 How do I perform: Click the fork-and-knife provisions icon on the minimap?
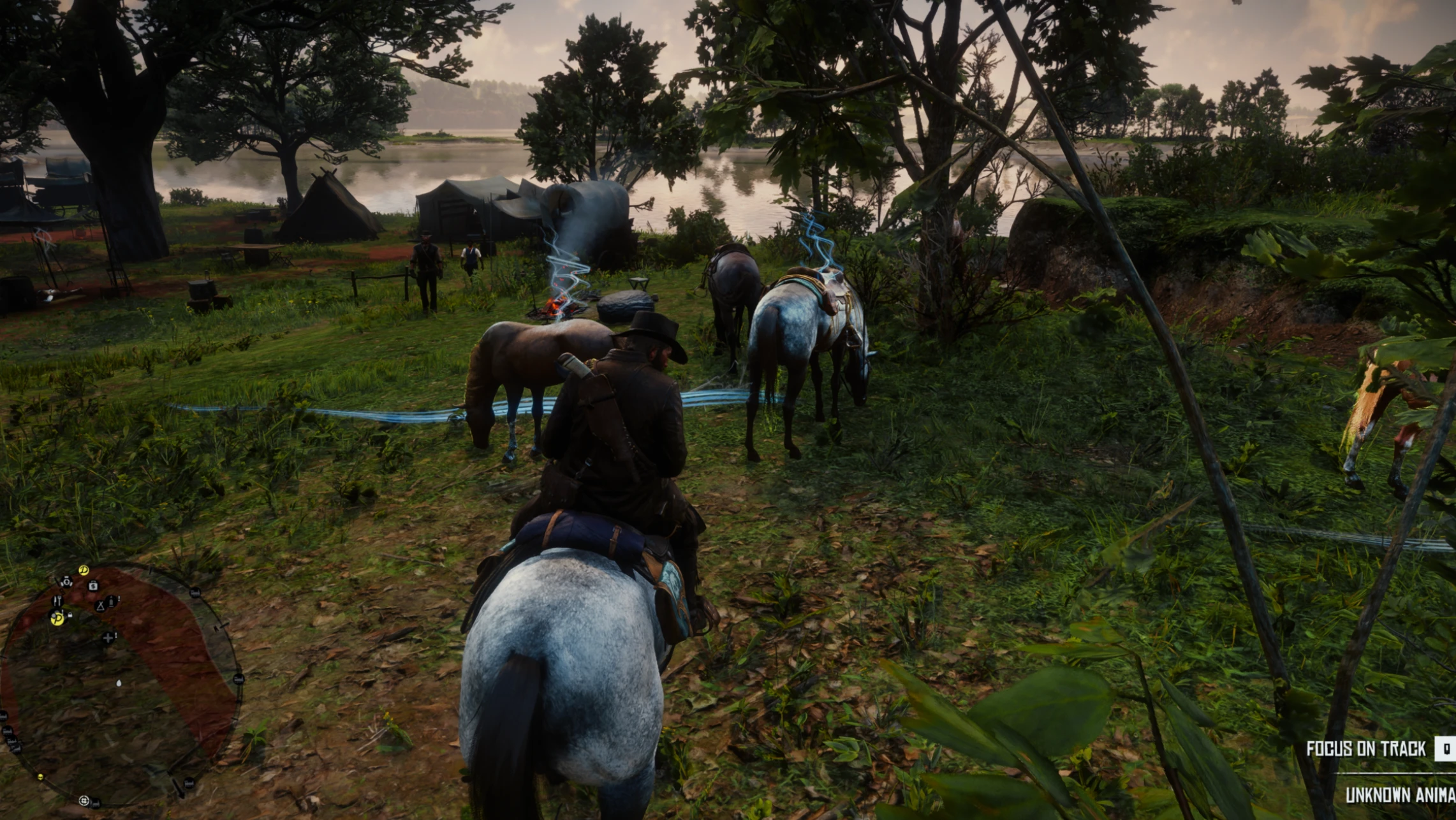click(58, 600)
